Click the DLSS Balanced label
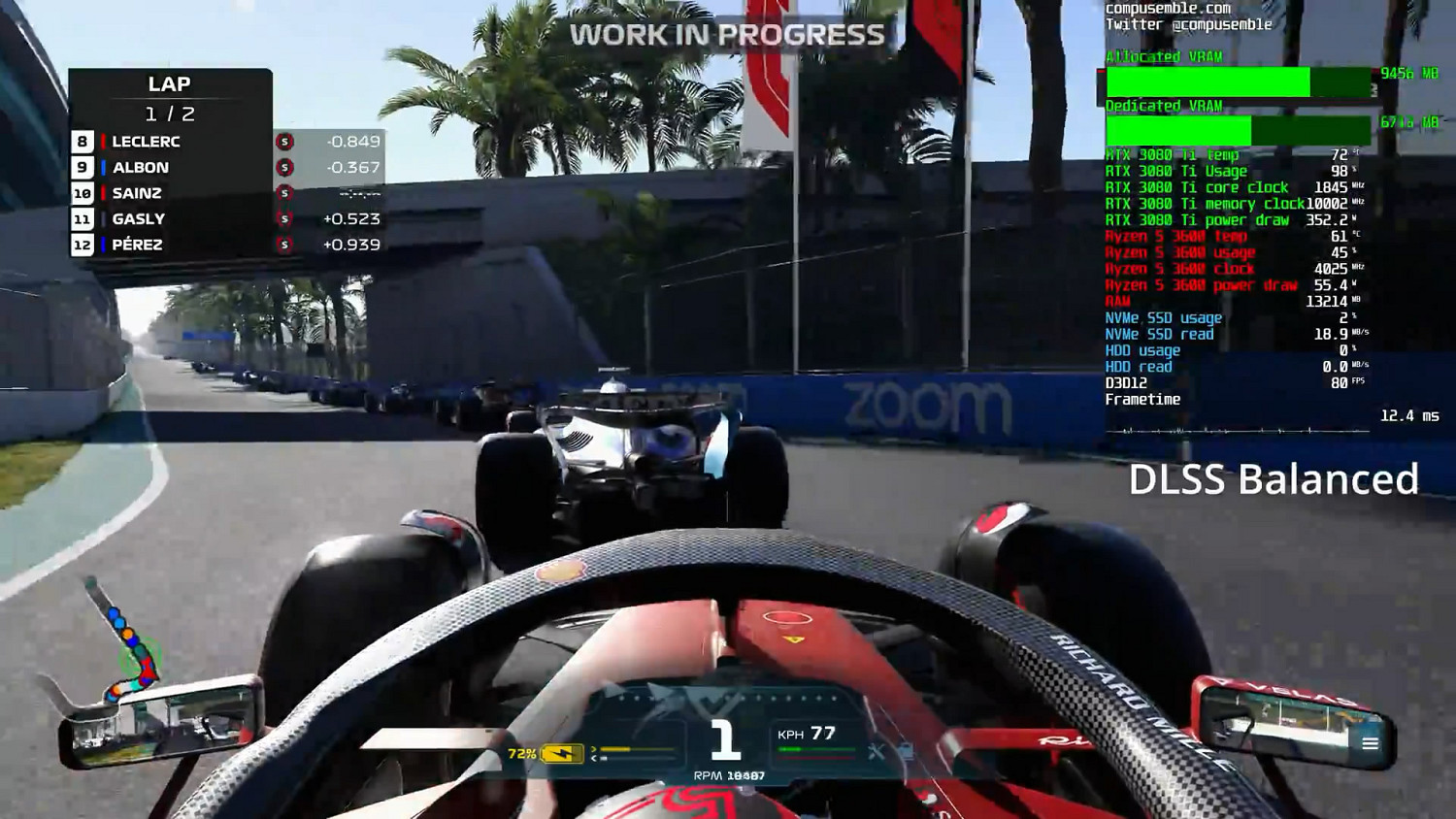 [x=1273, y=478]
